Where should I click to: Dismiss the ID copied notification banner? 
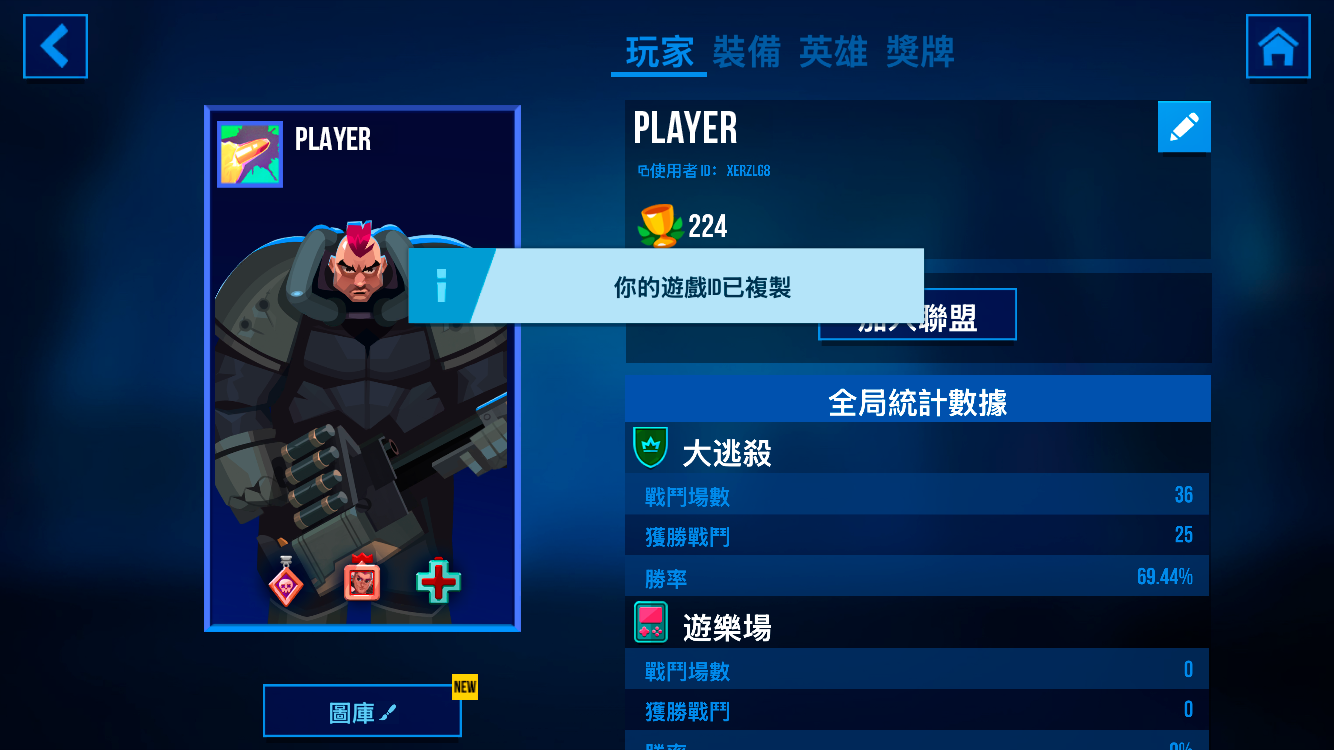point(665,287)
